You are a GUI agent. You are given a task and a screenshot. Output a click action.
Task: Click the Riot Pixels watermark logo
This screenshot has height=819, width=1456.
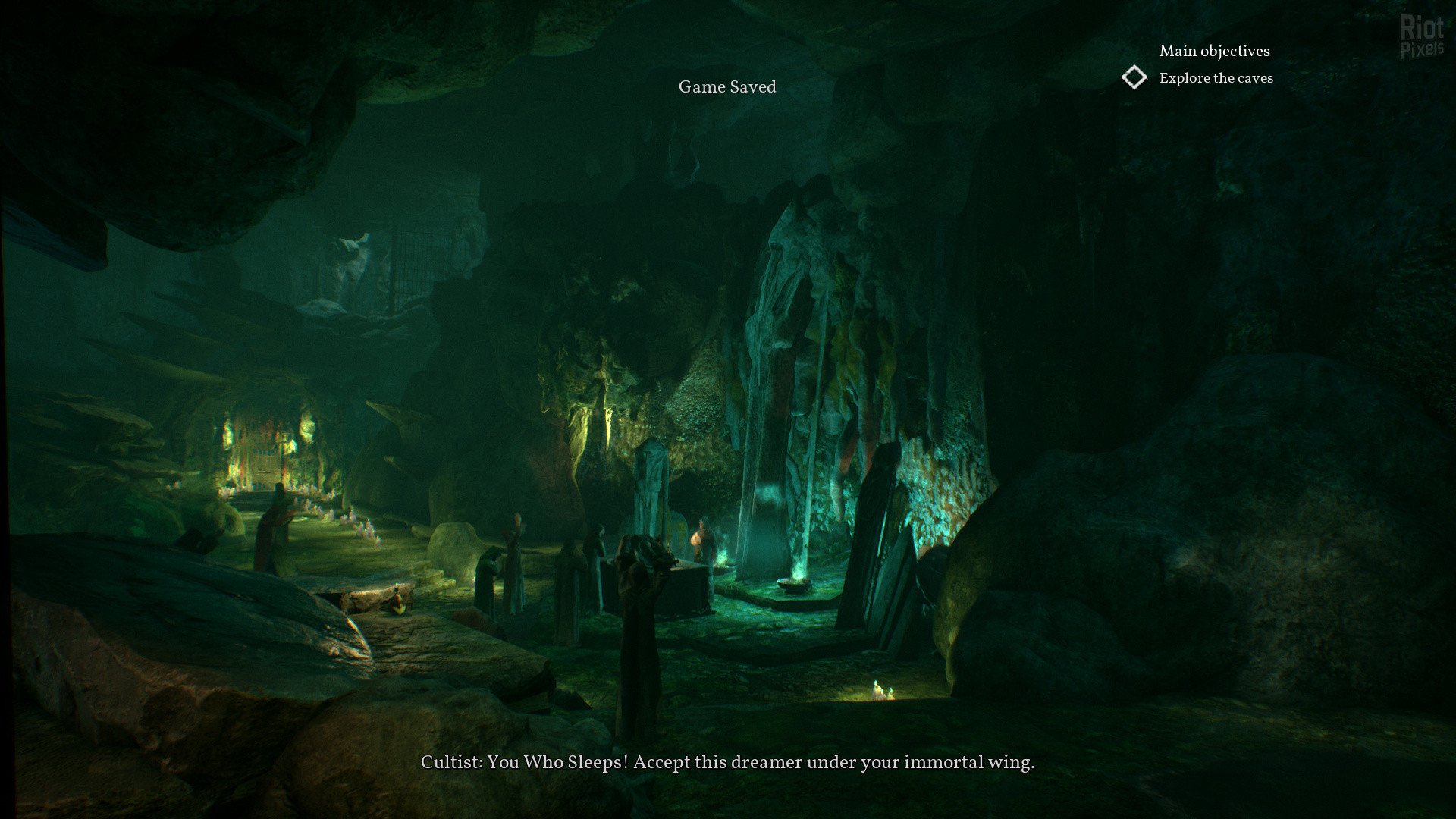pos(1421,38)
